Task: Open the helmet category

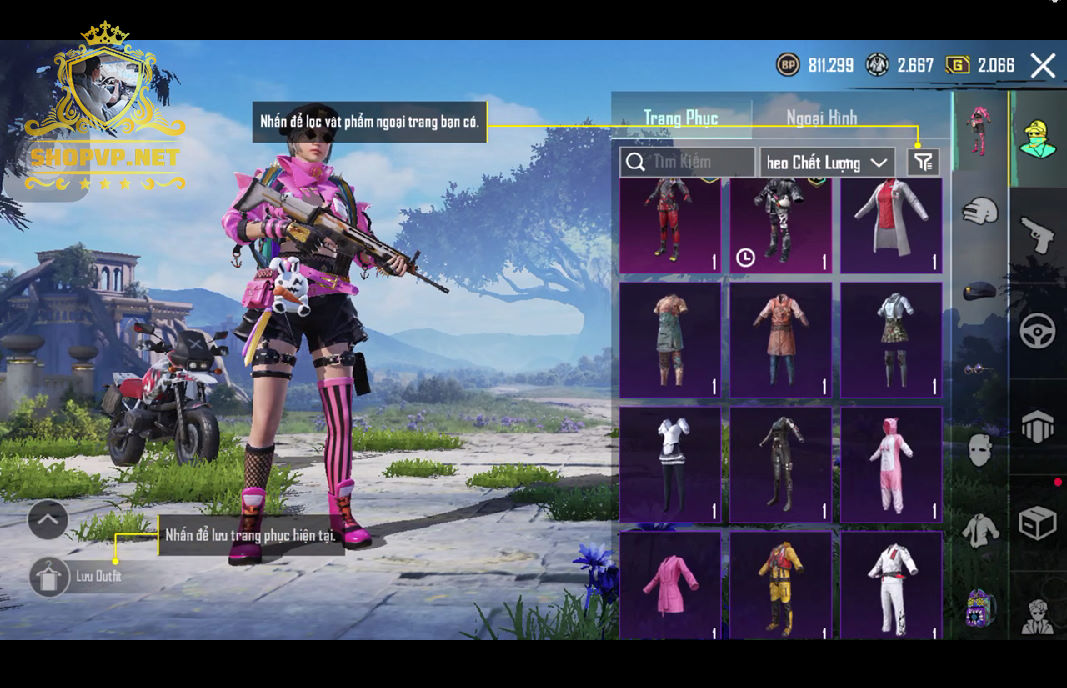Action: pos(980,211)
